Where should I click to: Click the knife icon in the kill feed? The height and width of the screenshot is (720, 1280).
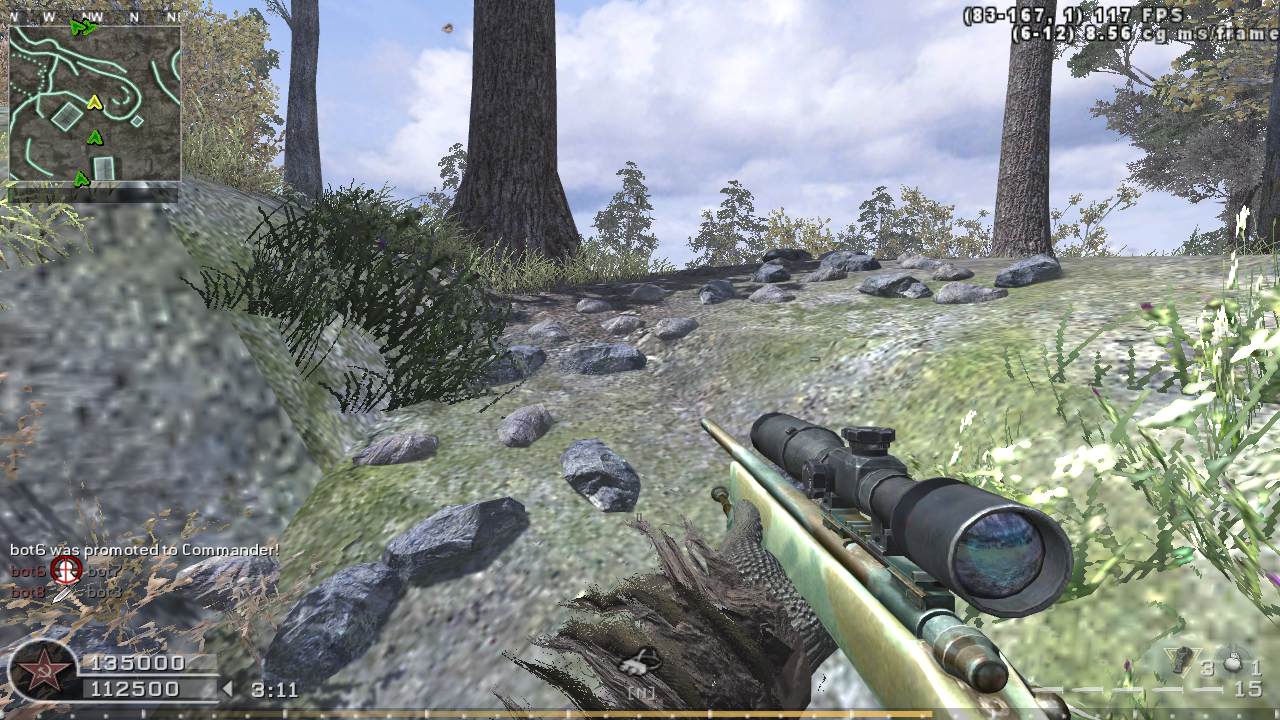(63, 592)
